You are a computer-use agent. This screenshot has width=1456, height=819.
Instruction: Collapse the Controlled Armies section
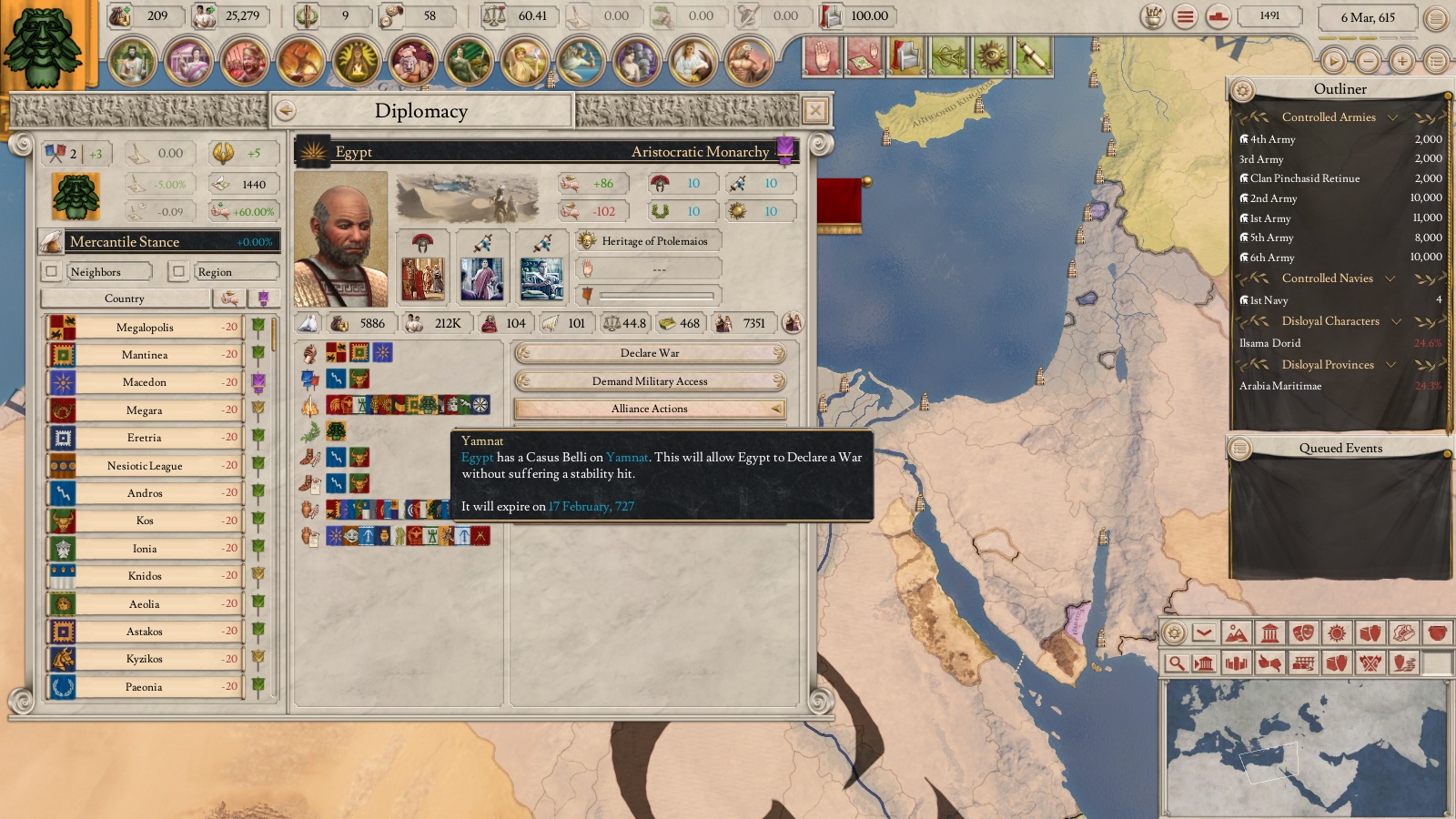pyautogui.click(x=1391, y=117)
